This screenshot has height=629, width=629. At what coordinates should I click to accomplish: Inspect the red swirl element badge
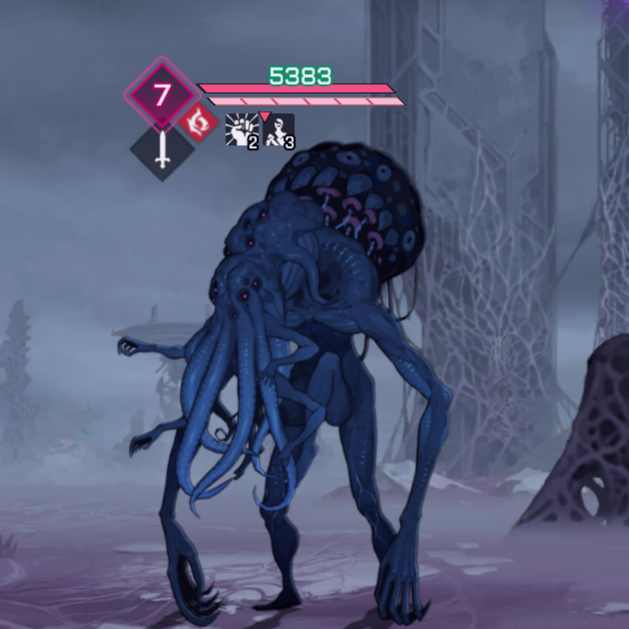tap(198, 124)
